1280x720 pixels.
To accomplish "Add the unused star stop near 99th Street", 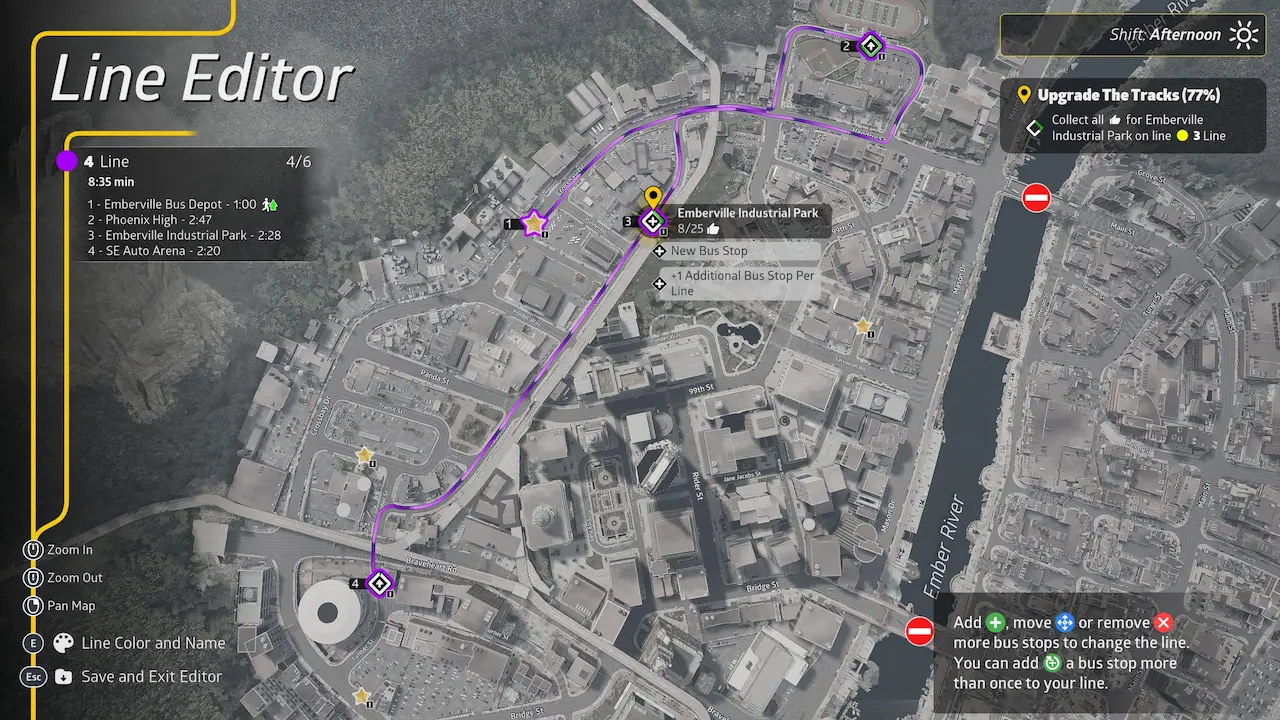I will point(863,326).
